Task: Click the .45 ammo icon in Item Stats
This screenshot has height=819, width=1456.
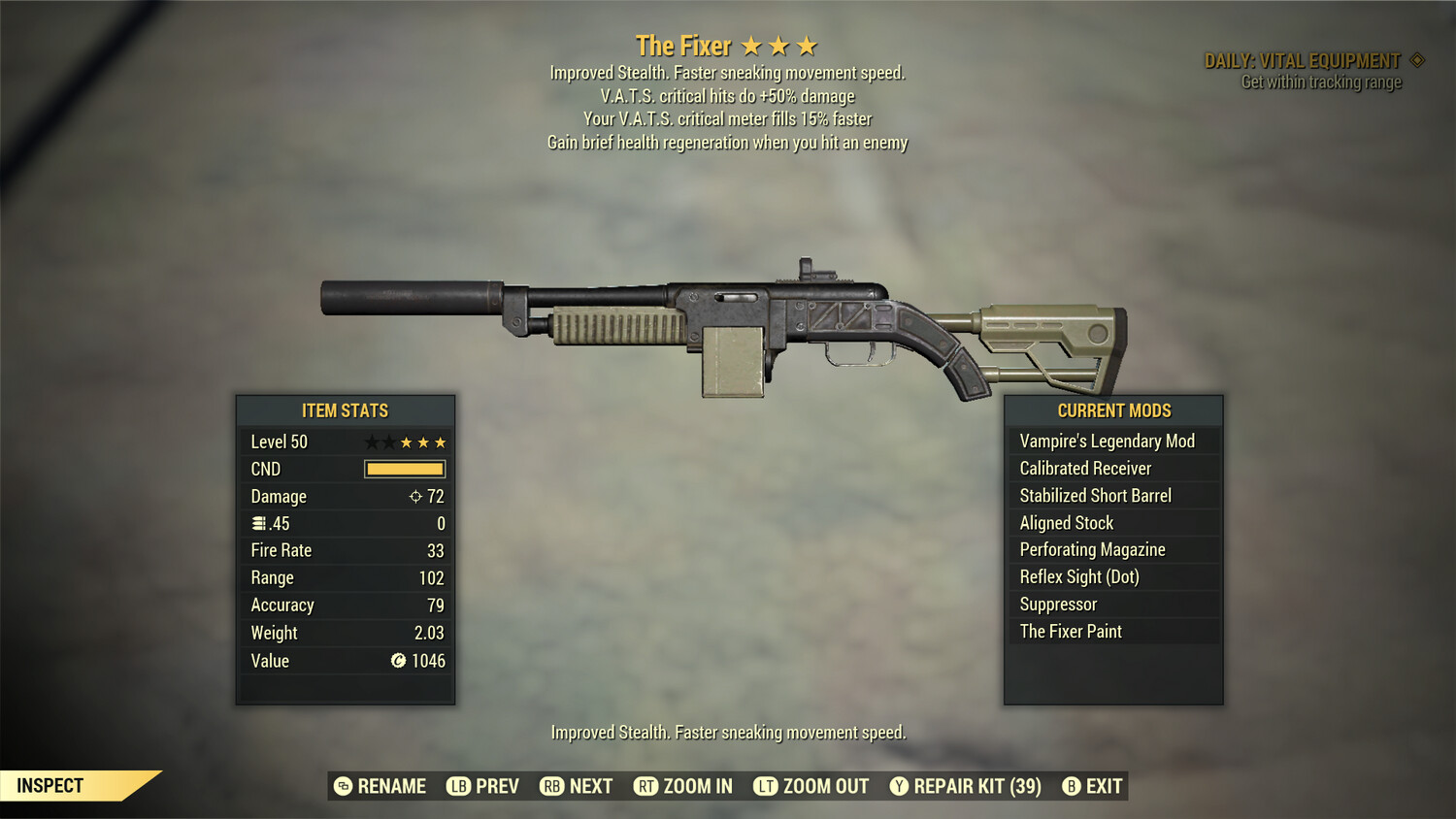Action: [257, 523]
